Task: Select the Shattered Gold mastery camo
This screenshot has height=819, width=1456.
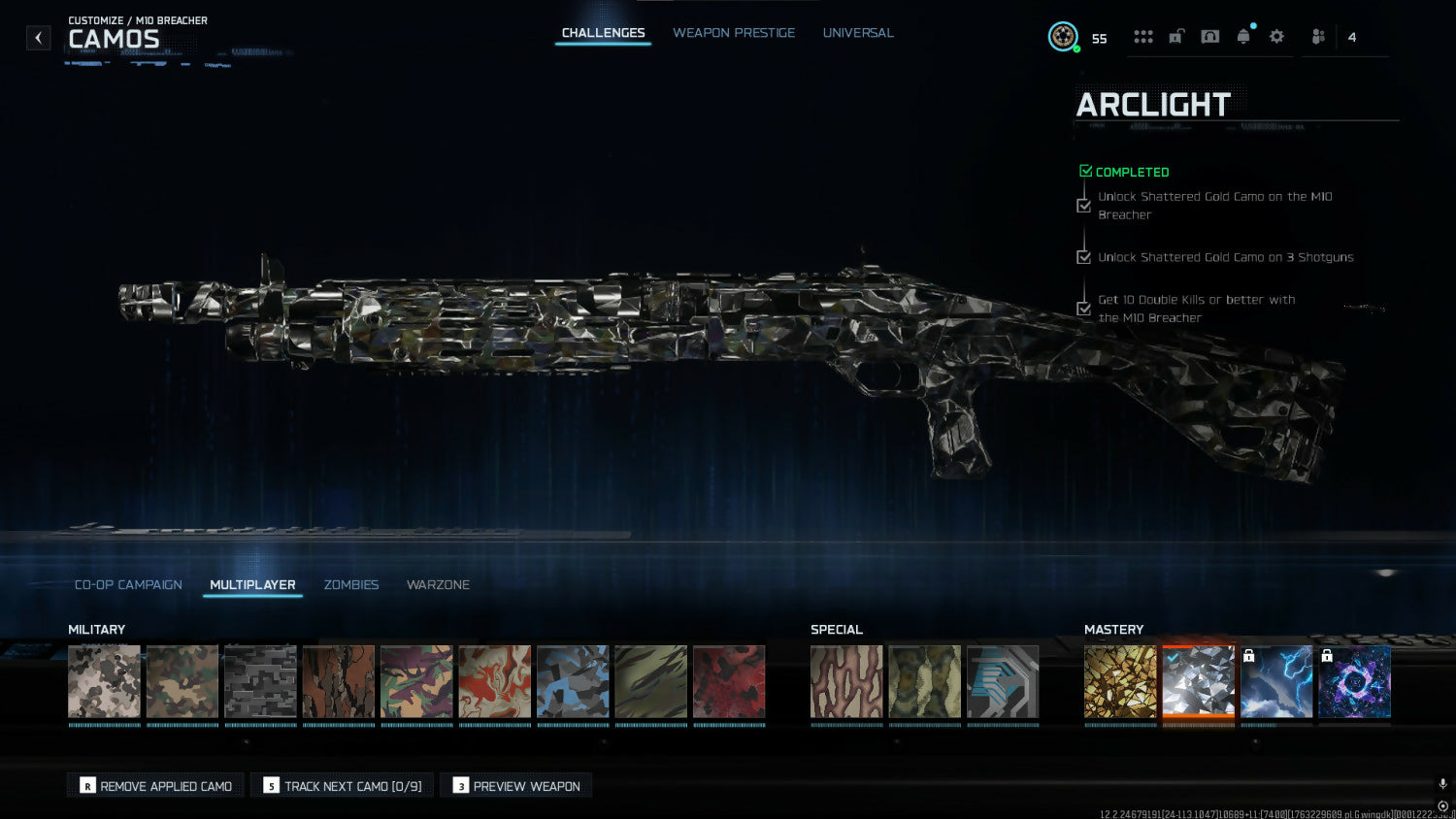Action: (x=1120, y=682)
